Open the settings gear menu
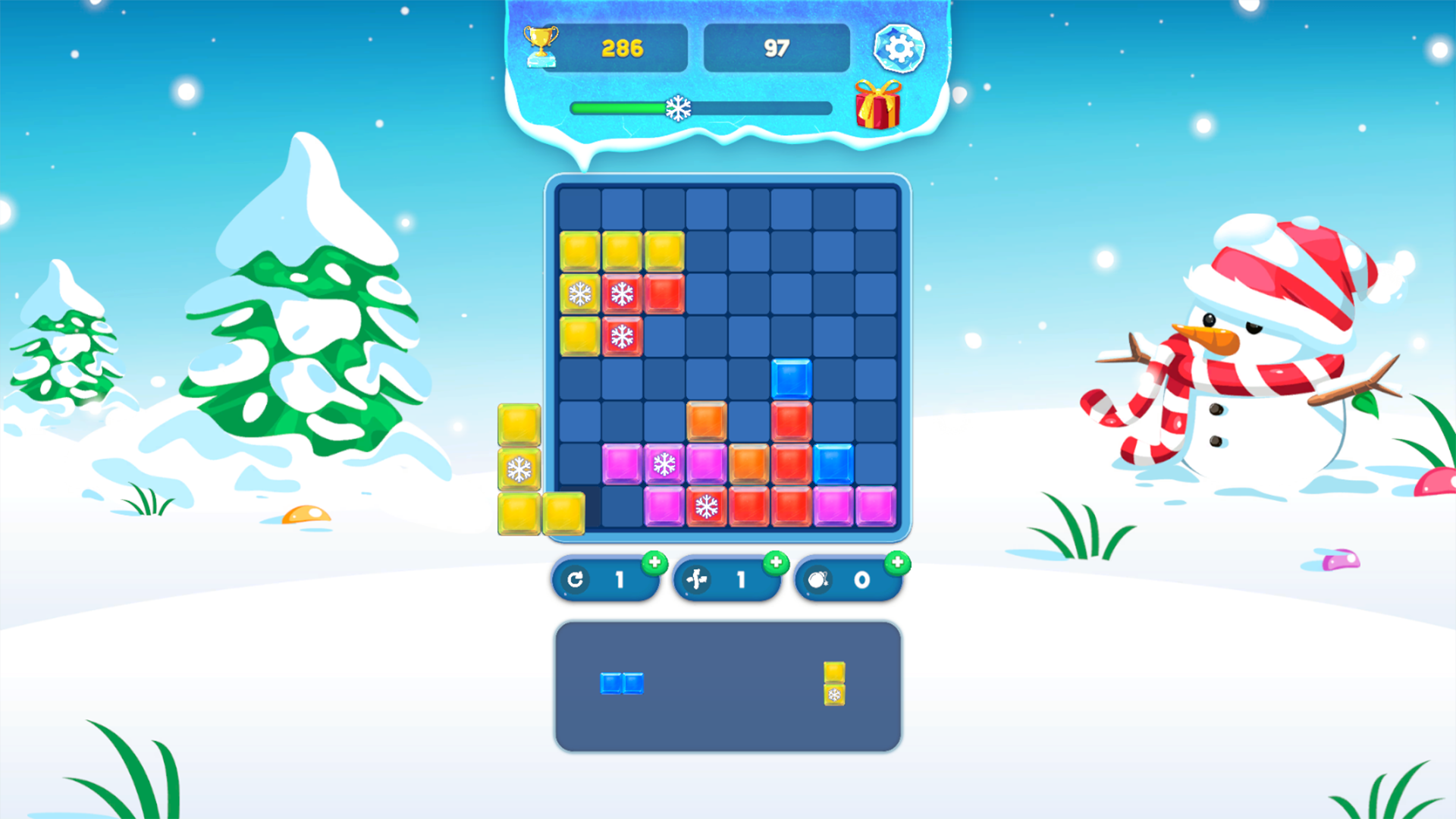This screenshot has width=1456, height=819. (x=899, y=47)
